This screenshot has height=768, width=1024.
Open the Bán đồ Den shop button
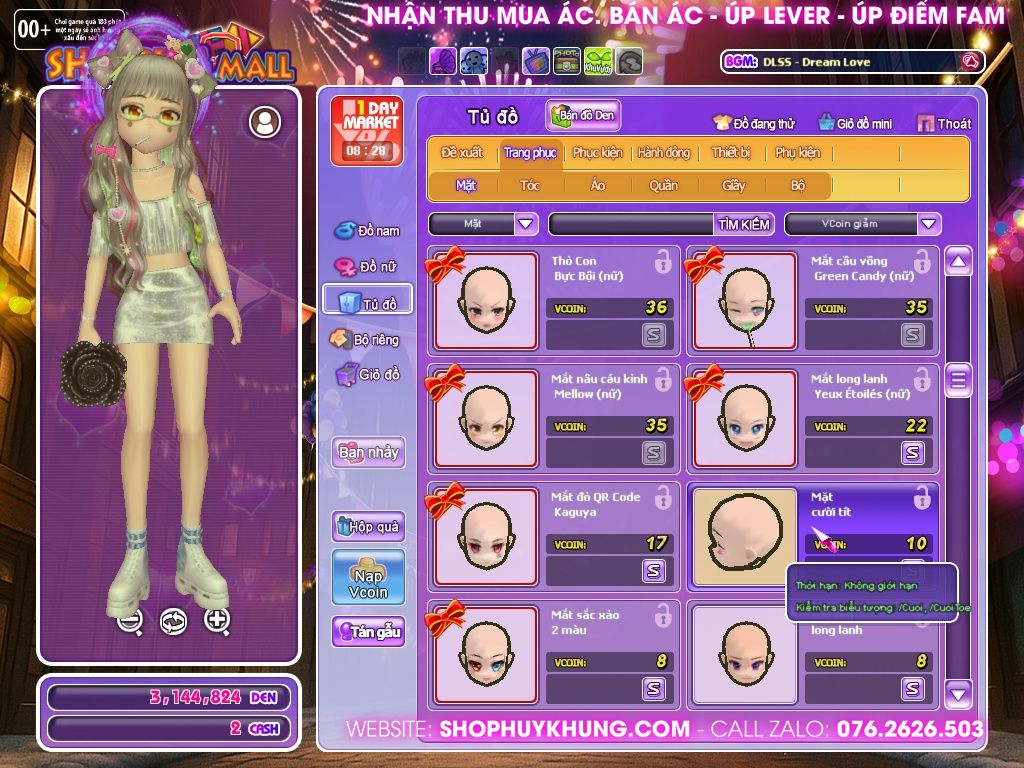[583, 115]
